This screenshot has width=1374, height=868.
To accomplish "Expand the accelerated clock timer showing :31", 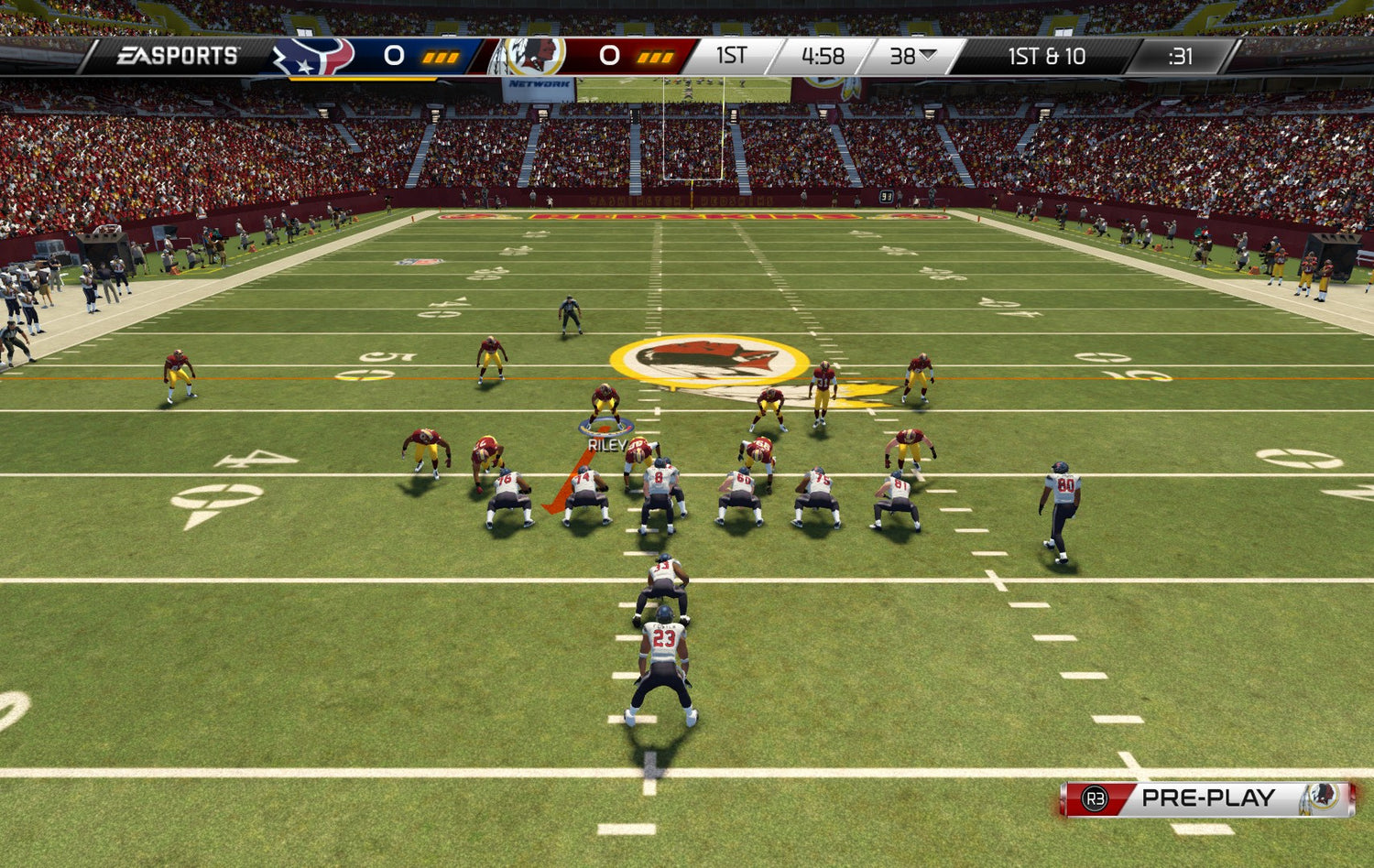I will click(1180, 57).
